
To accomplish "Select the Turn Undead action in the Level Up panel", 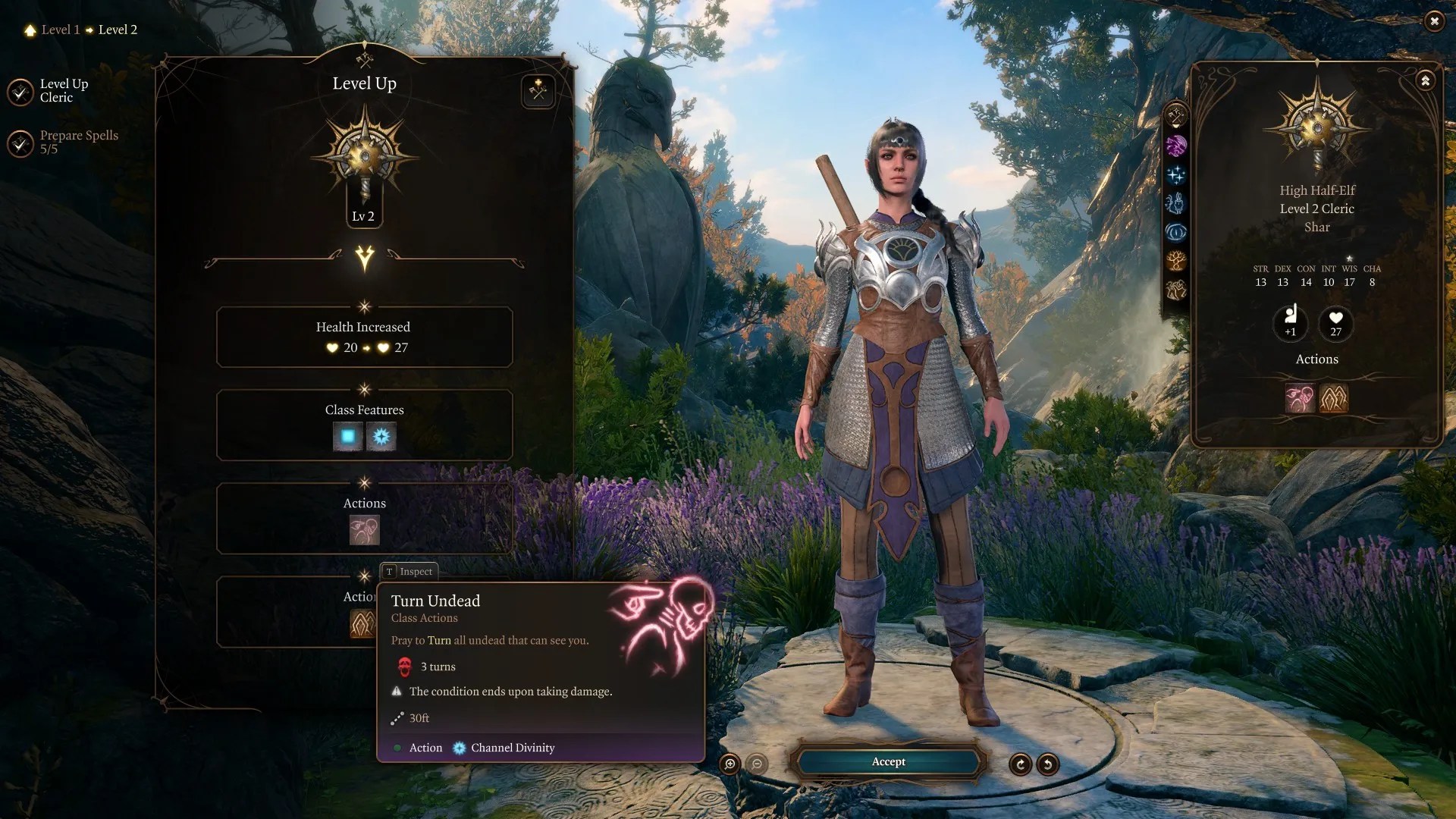I will click(x=364, y=530).
